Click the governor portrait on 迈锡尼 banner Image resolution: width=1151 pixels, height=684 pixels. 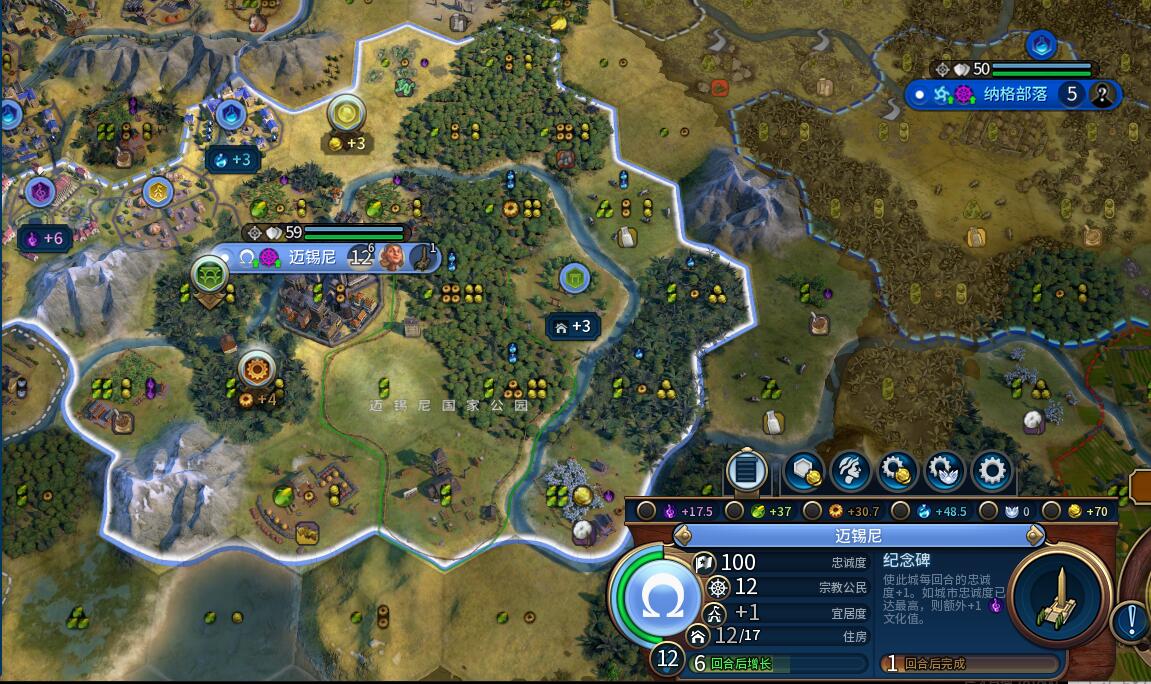pos(392,257)
